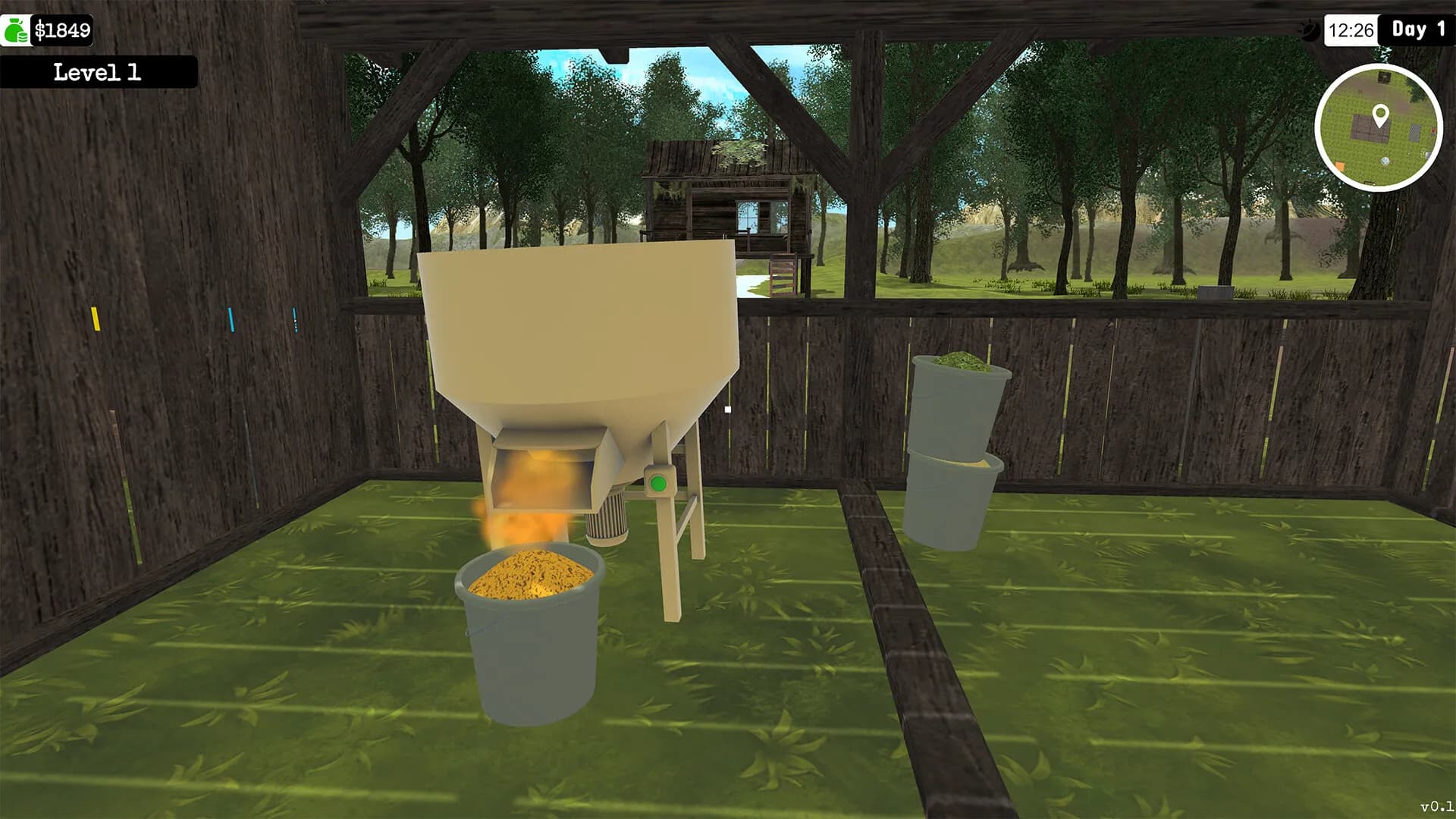
Task: Click the orange marker inside the minimap
Action: click(1339, 165)
